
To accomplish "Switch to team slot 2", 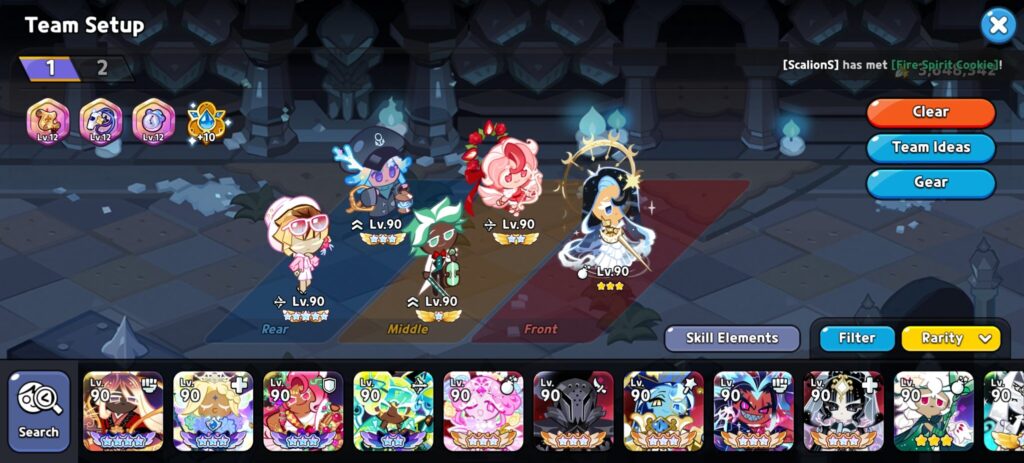I will coord(102,69).
